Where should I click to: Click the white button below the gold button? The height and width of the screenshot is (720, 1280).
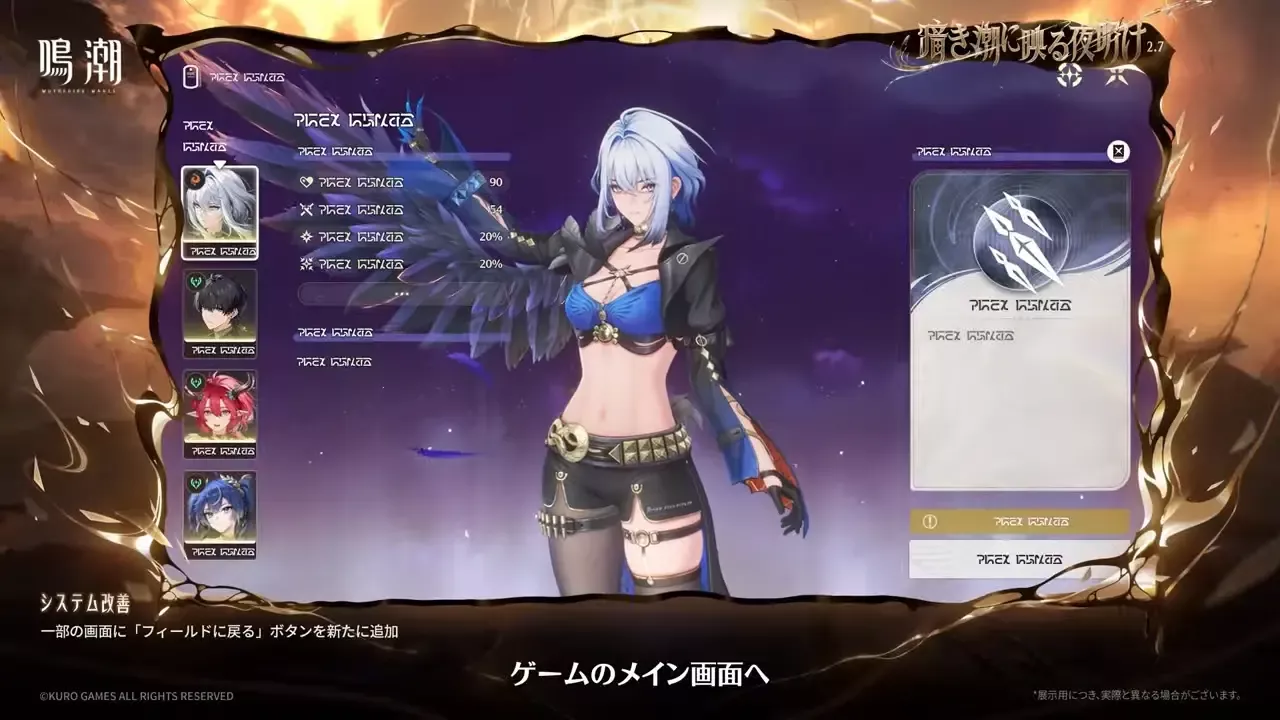click(x=1018, y=557)
